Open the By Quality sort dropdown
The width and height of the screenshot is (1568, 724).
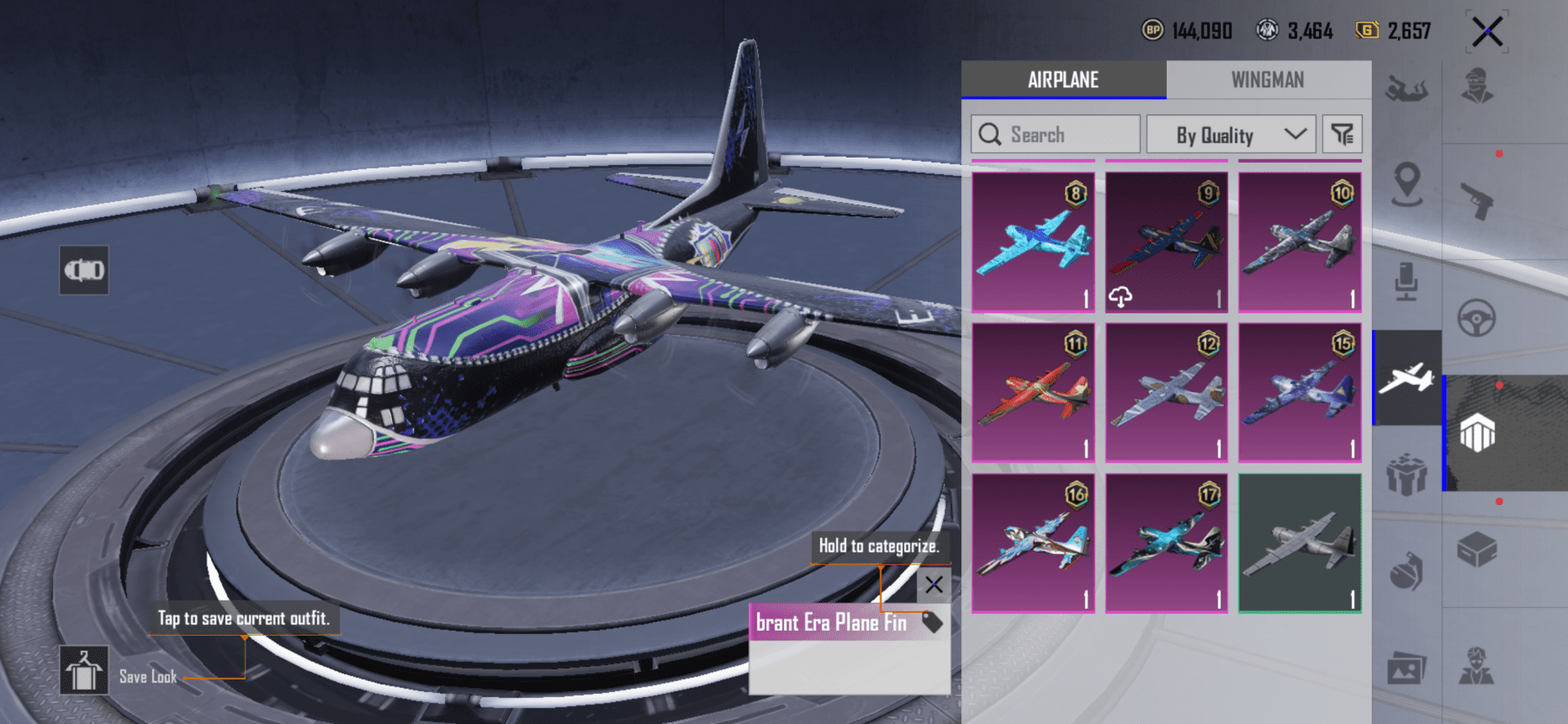click(x=1231, y=135)
